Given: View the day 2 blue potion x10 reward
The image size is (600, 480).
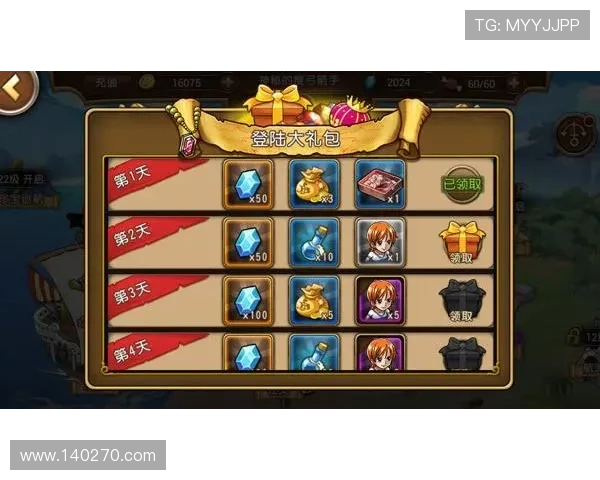Looking at the screenshot, I should pos(314,243).
